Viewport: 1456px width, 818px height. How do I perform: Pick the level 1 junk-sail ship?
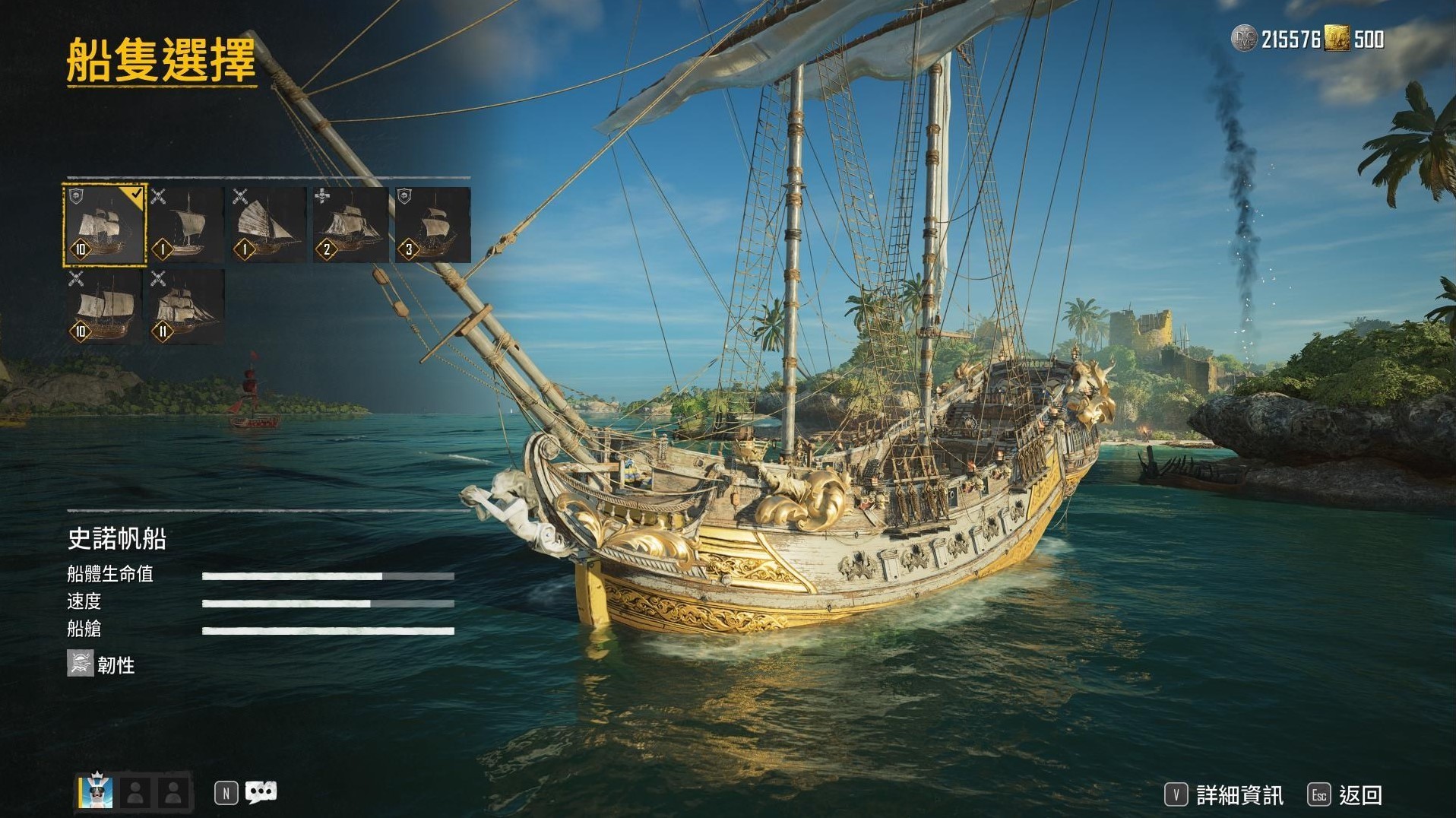(x=268, y=226)
